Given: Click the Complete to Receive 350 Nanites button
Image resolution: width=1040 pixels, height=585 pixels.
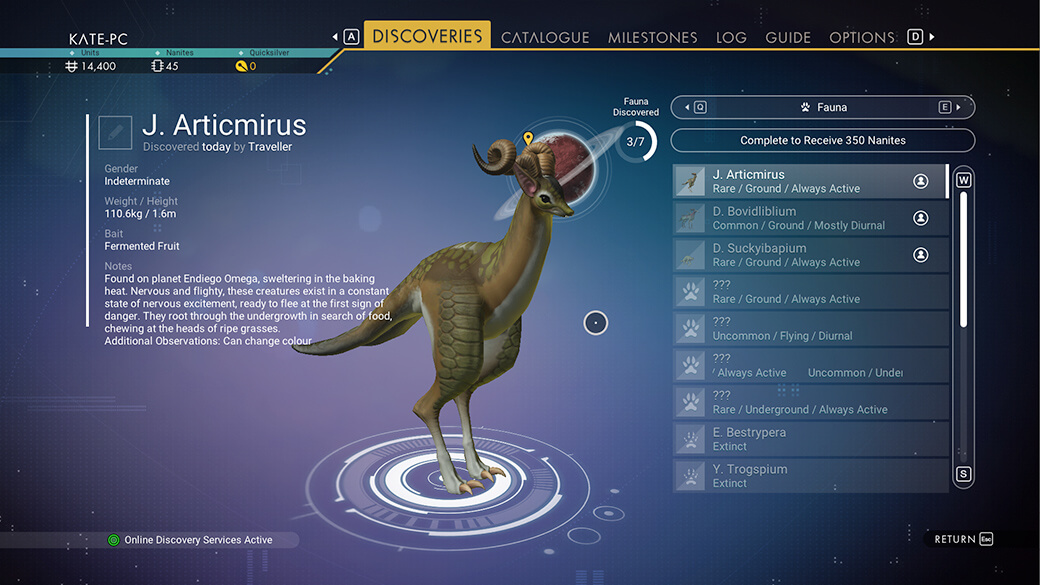Looking at the screenshot, I should [822, 141].
